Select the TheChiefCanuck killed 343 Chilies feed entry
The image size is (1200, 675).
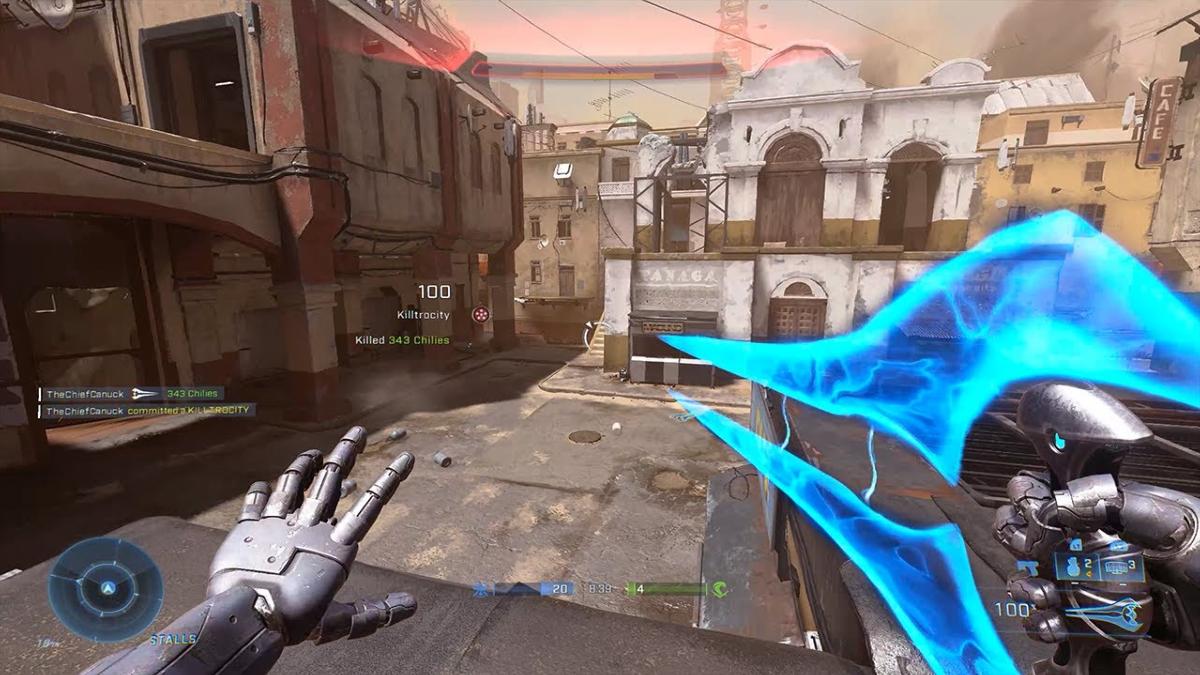pyautogui.click(x=131, y=394)
